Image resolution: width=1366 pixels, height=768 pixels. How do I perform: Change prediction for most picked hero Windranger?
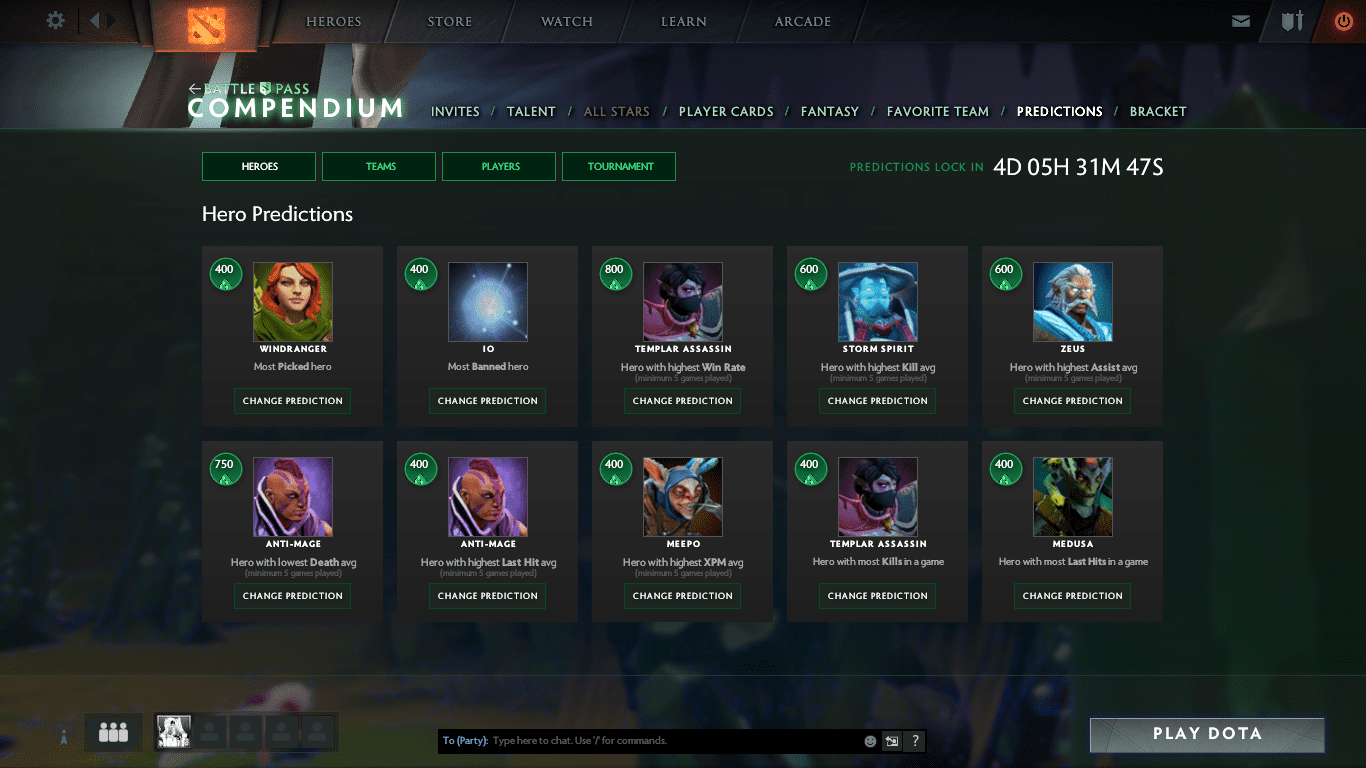pyautogui.click(x=293, y=401)
